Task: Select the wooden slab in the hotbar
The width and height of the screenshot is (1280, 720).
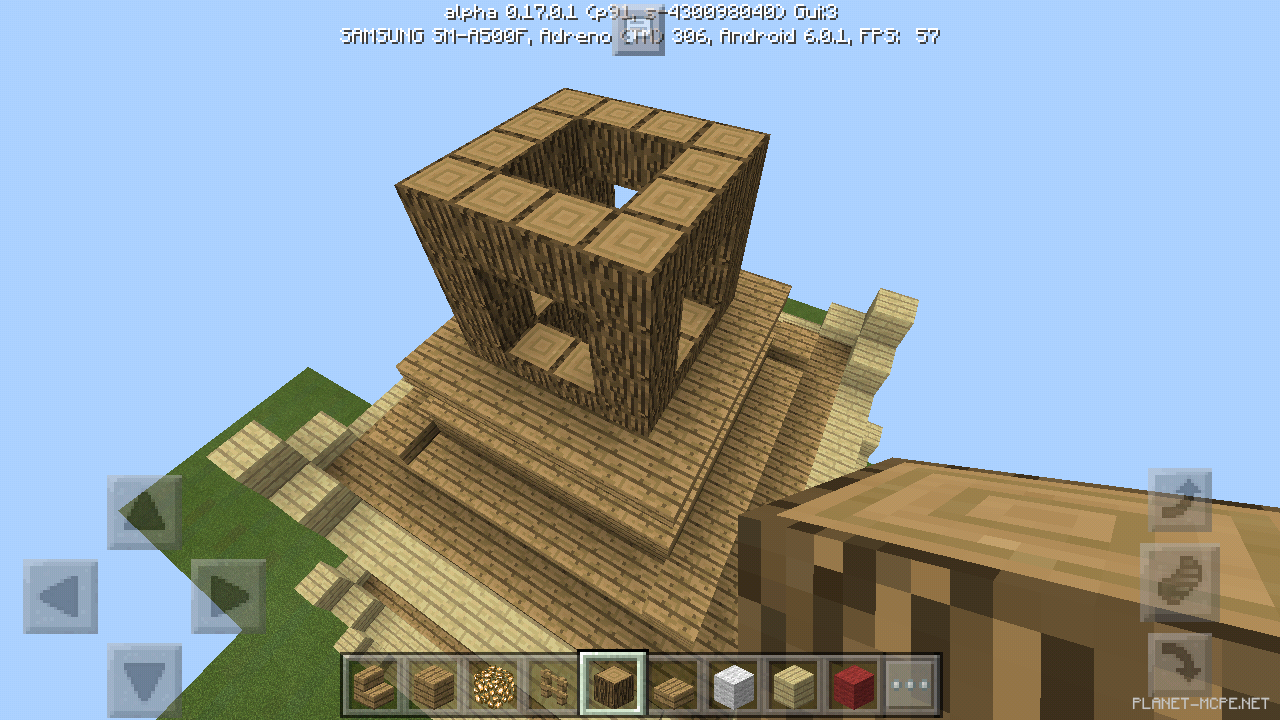Action: 674,685
